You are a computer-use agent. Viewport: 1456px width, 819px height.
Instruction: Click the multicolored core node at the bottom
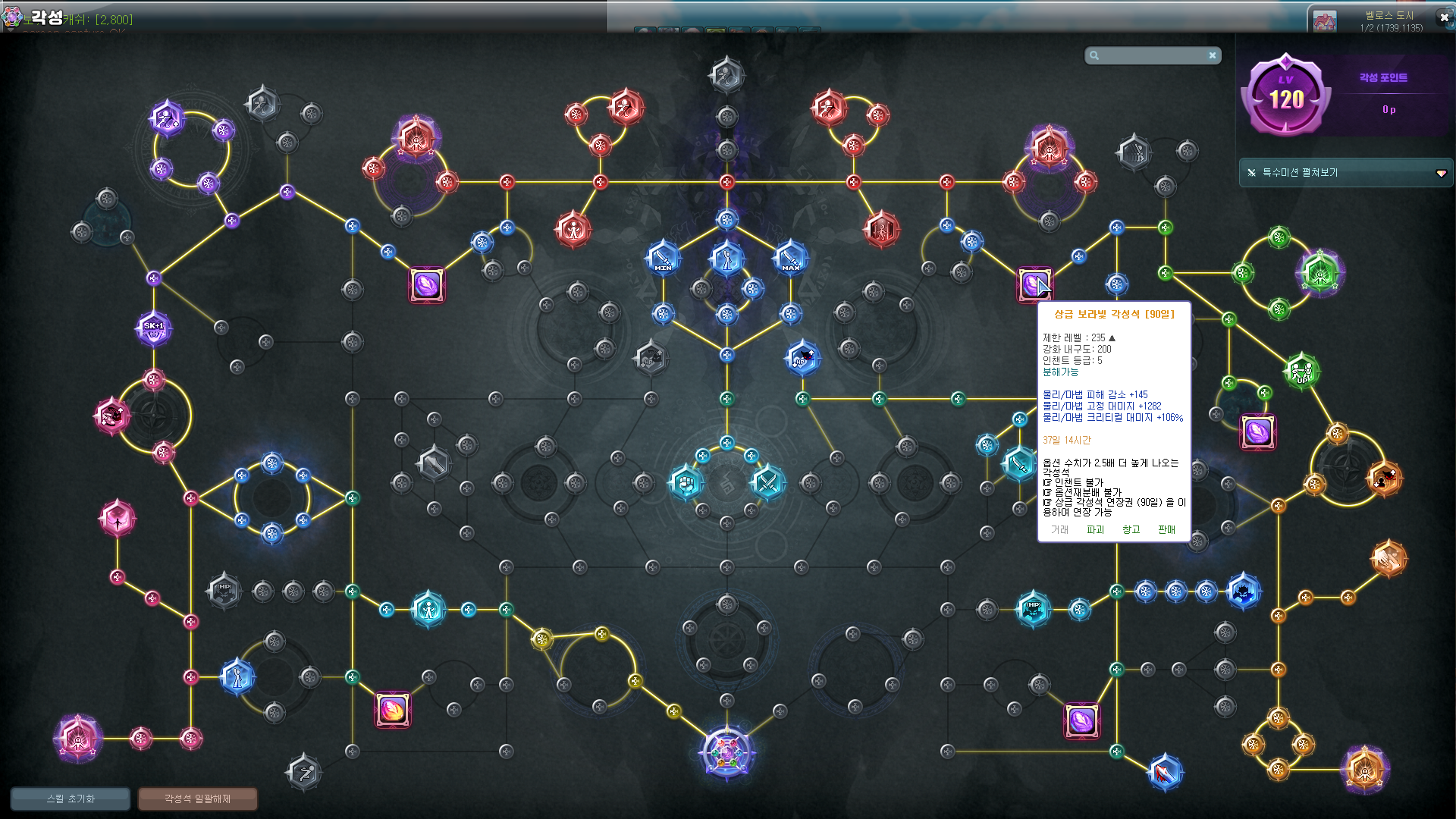(x=726, y=753)
